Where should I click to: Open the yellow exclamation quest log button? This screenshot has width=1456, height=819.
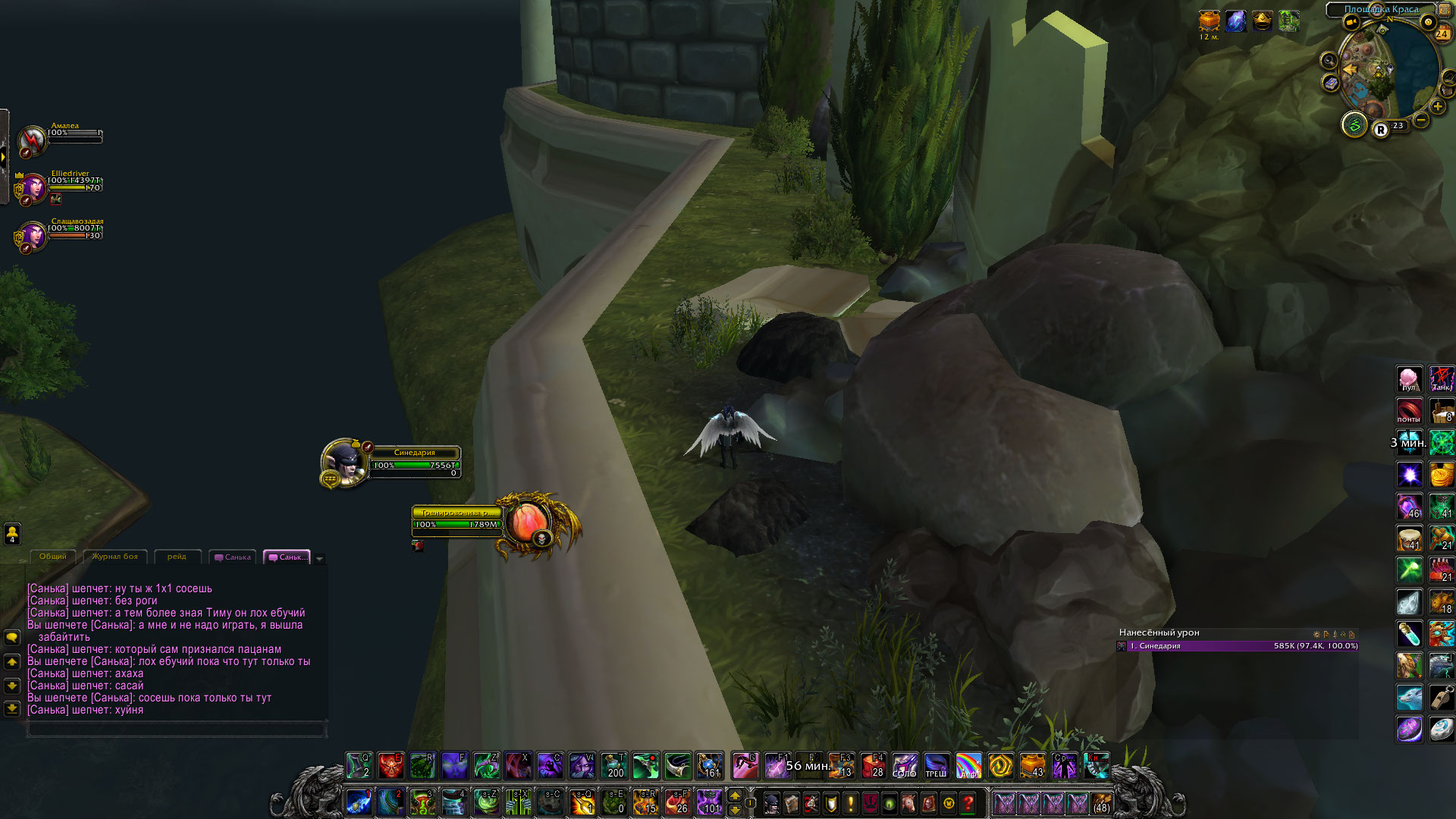[851, 802]
